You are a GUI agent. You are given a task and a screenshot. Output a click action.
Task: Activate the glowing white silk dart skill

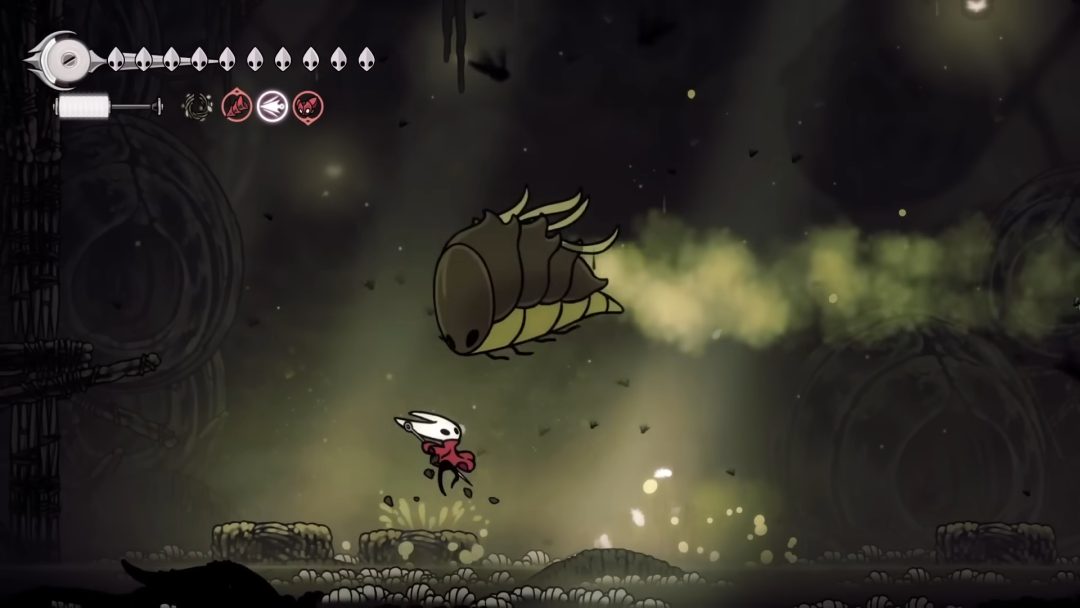click(272, 106)
